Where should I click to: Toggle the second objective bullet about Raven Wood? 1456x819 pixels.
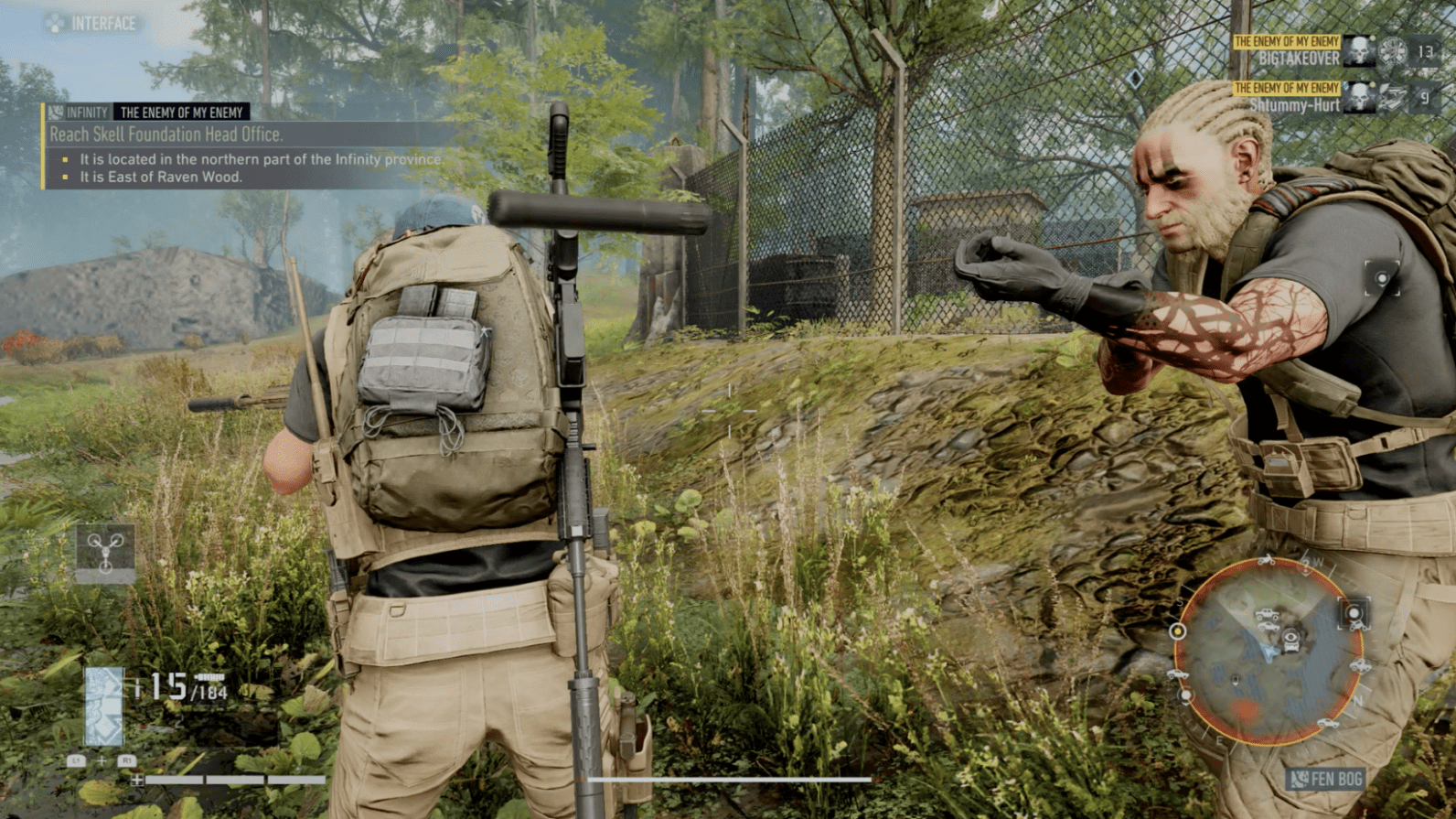point(64,176)
